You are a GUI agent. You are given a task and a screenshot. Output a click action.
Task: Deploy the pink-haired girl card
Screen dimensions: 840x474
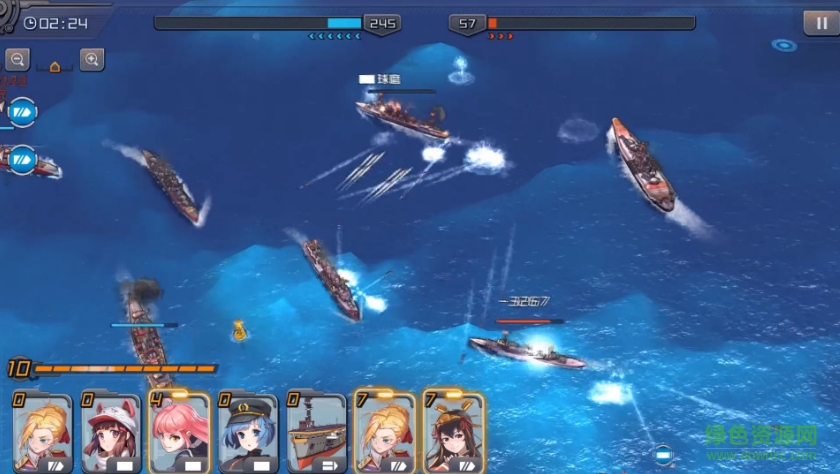178,434
